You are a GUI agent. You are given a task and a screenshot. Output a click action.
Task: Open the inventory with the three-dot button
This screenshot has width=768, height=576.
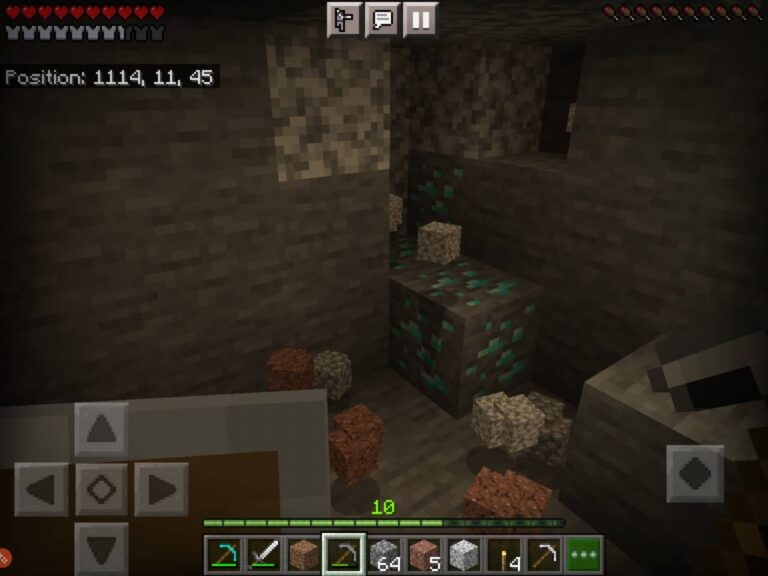(583, 555)
